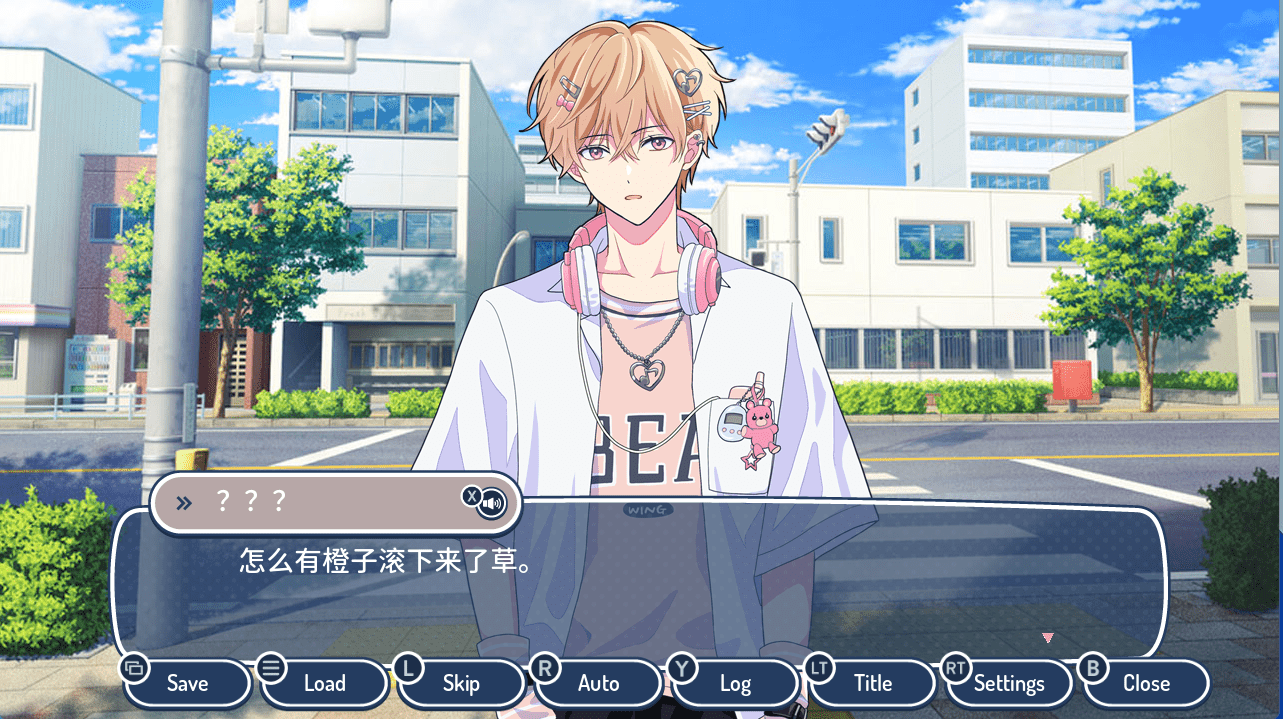1283x719 pixels.
Task: Close the dialogue text box
Action: (x=1146, y=684)
